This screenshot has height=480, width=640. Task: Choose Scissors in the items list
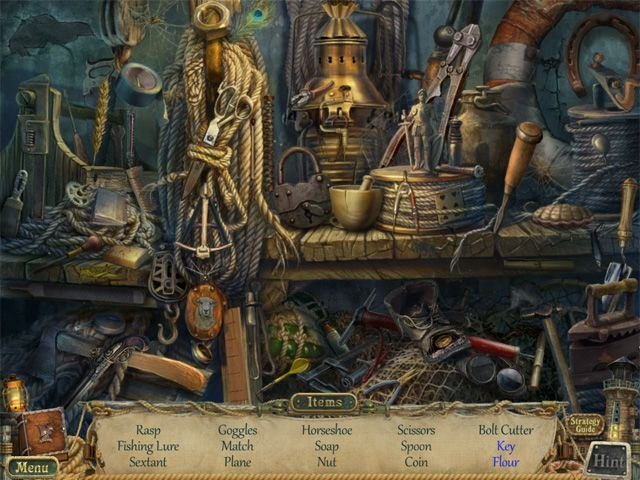coord(417,430)
